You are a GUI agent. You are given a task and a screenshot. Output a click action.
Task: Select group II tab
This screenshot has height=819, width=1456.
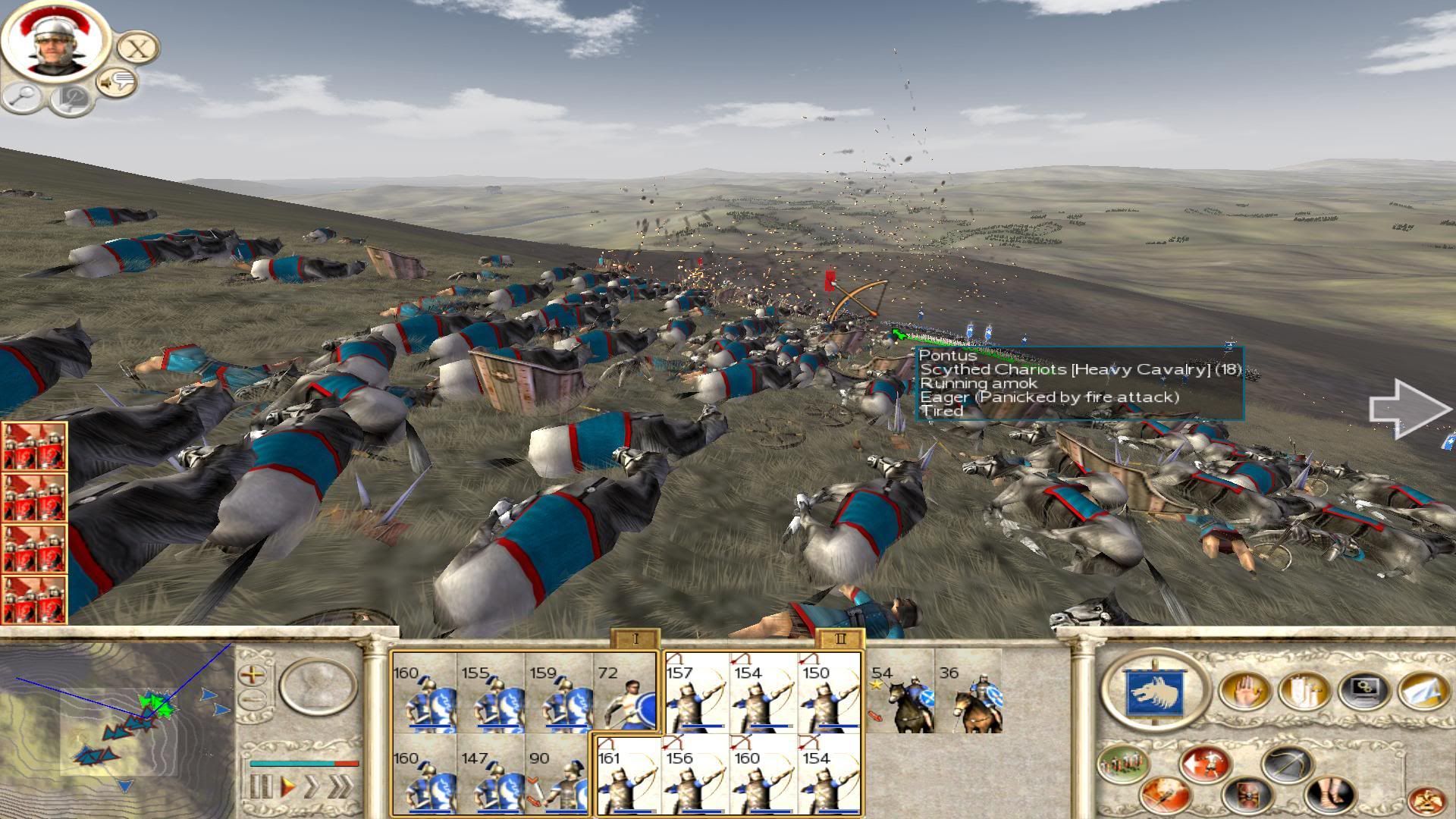click(x=839, y=639)
